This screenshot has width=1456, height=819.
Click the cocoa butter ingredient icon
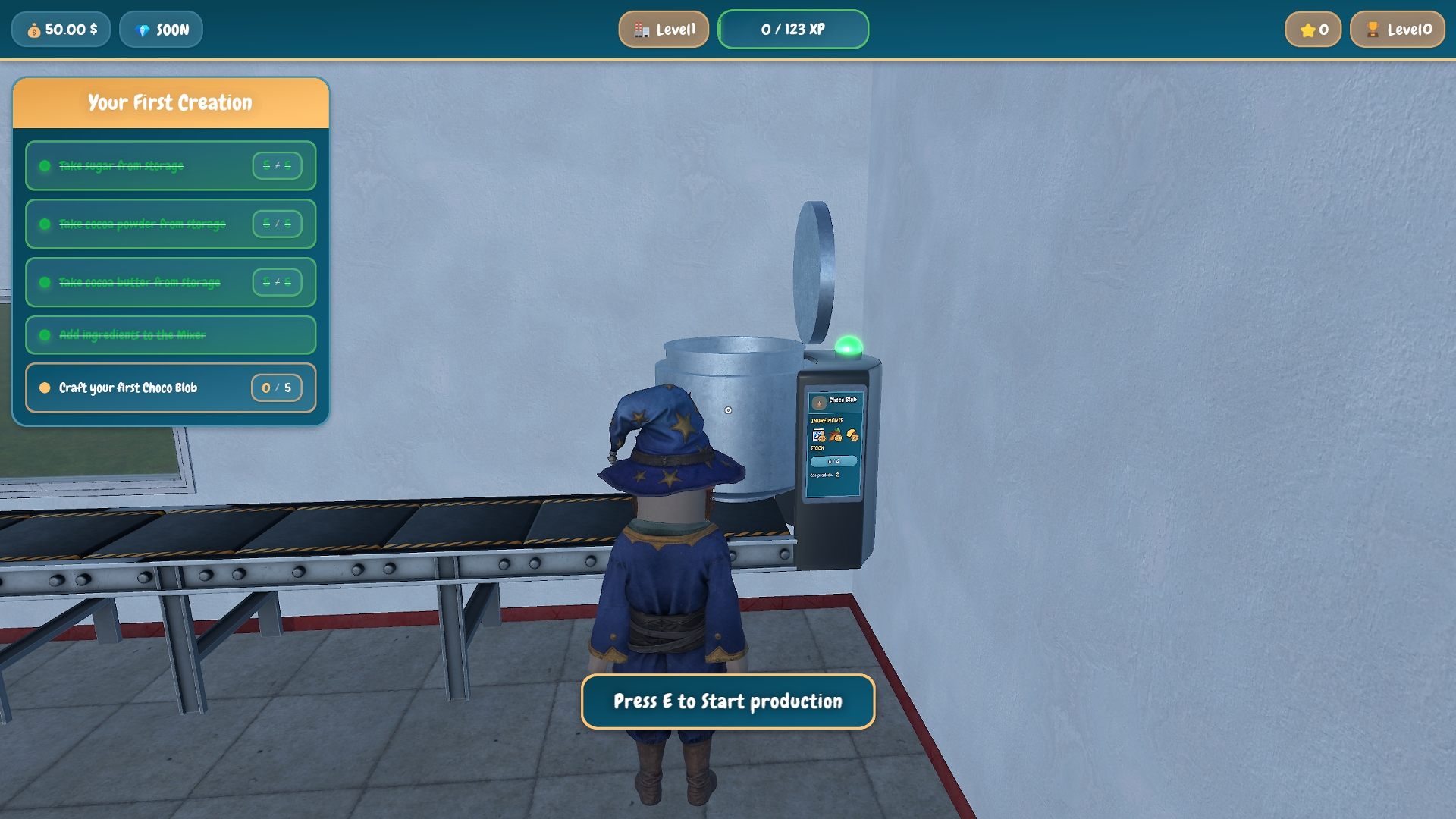tap(852, 435)
